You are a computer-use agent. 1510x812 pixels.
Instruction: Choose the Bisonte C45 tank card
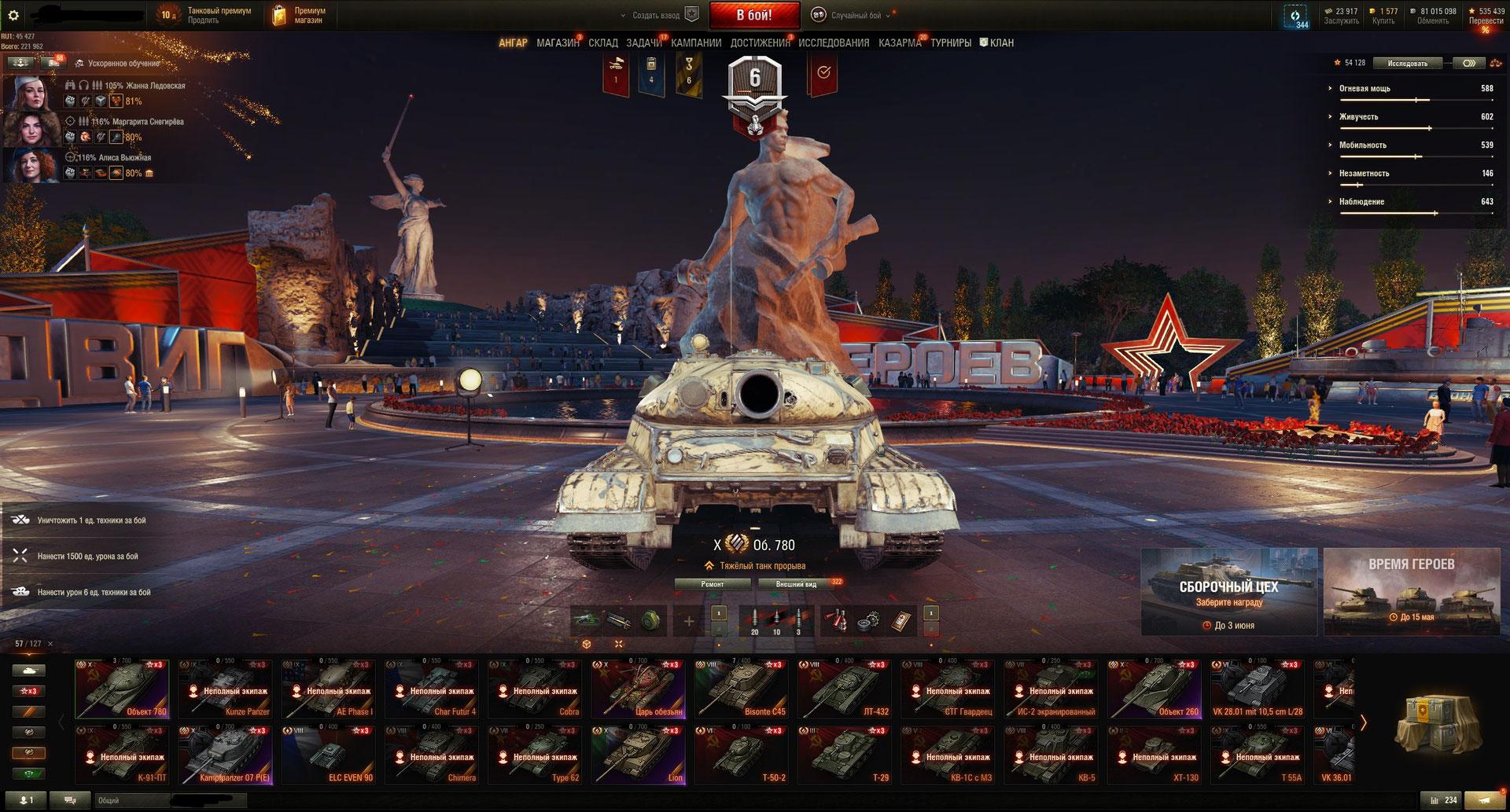(741, 689)
